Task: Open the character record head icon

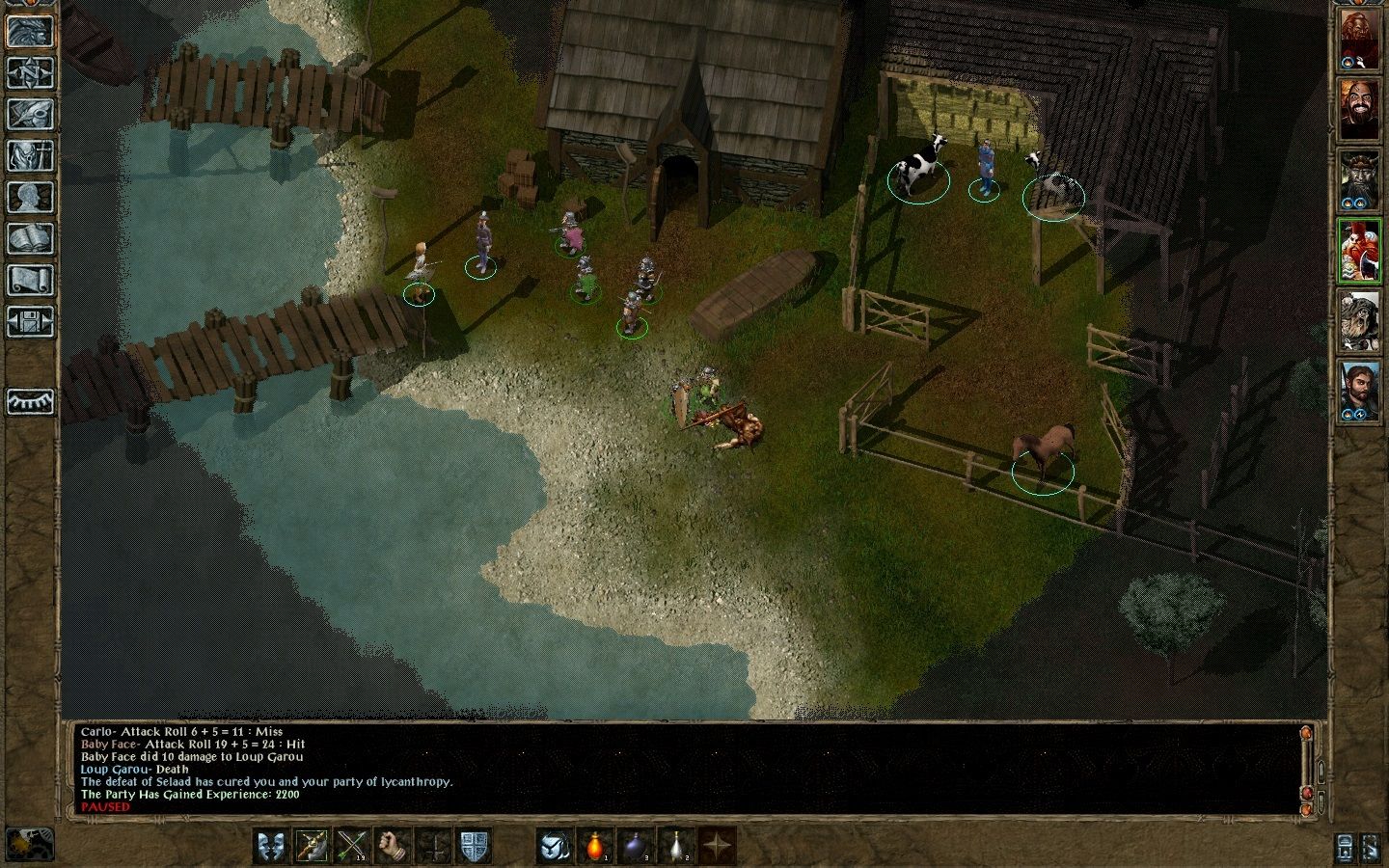Action: point(30,197)
